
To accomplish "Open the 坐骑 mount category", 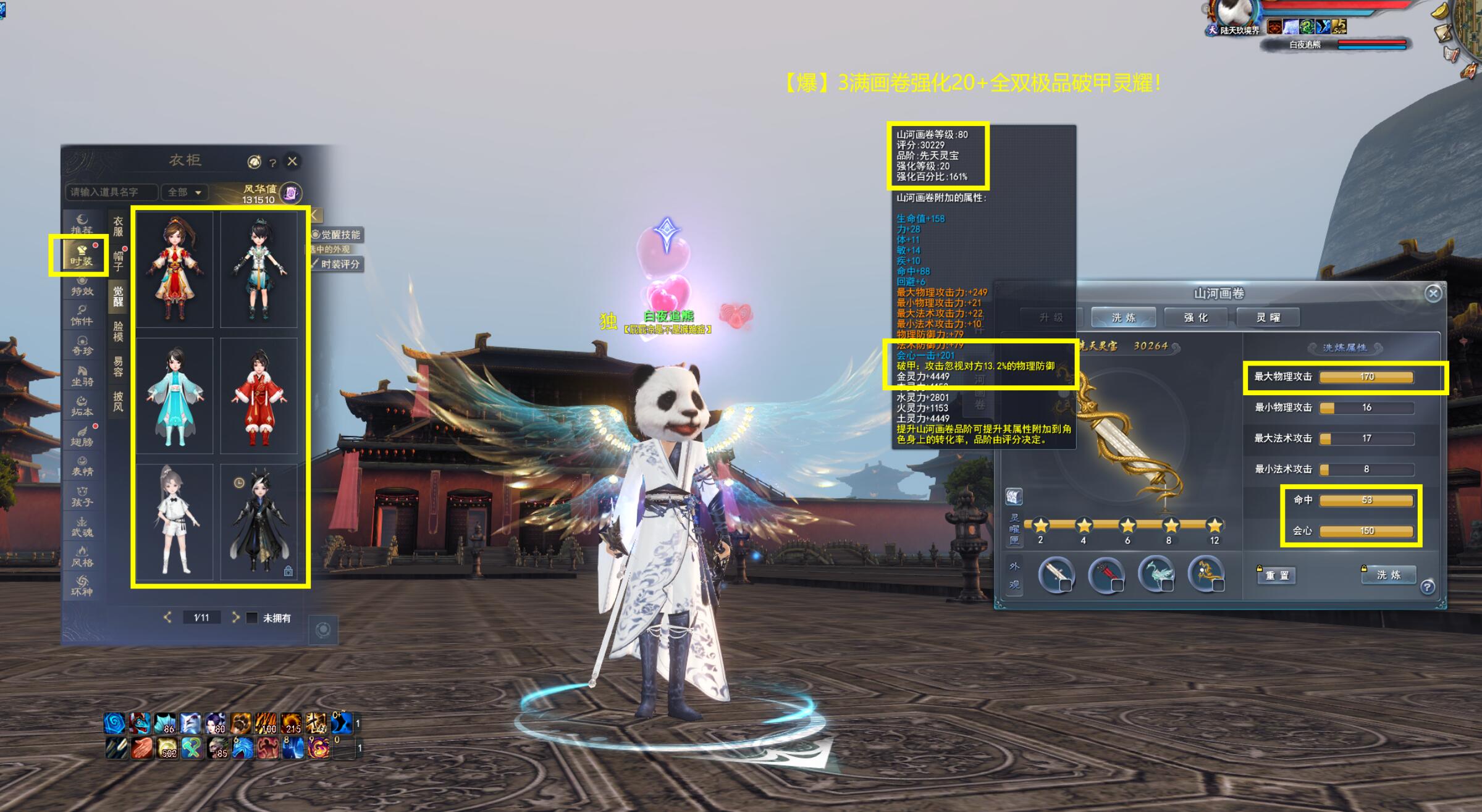I will point(82,375).
